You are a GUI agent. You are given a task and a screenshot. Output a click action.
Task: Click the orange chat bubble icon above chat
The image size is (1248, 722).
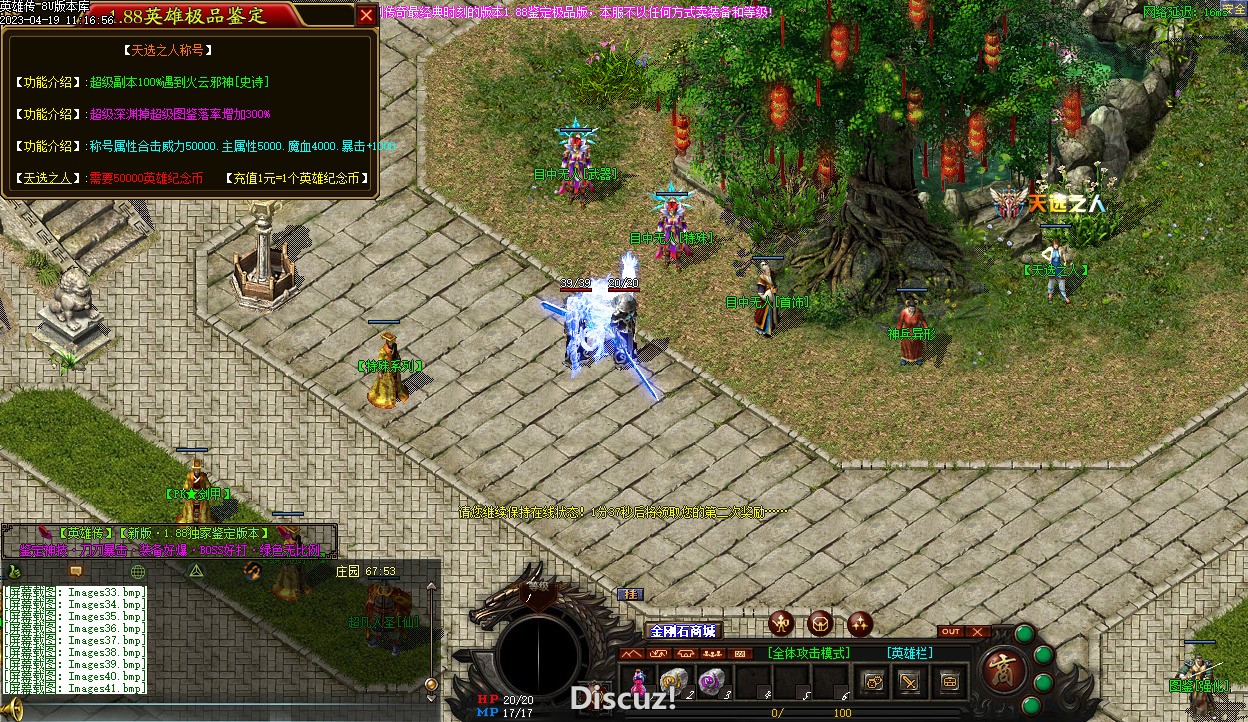(75, 571)
